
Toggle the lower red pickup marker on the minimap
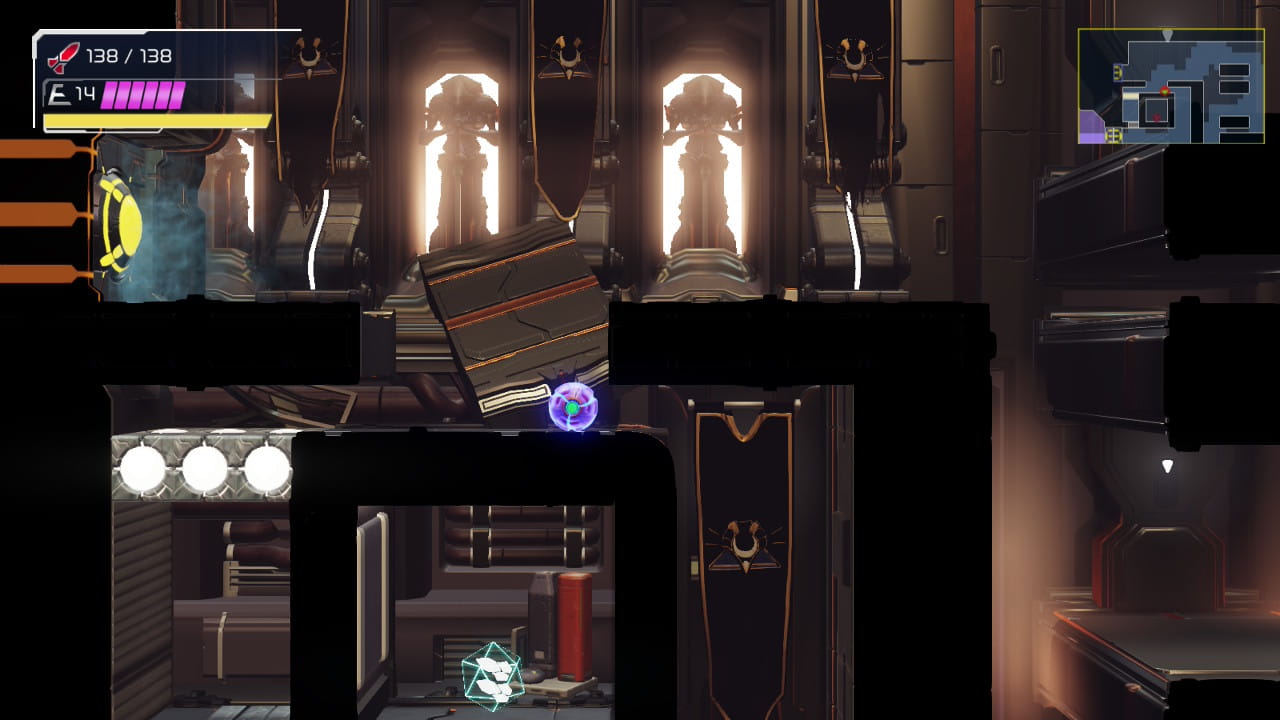(x=1157, y=117)
